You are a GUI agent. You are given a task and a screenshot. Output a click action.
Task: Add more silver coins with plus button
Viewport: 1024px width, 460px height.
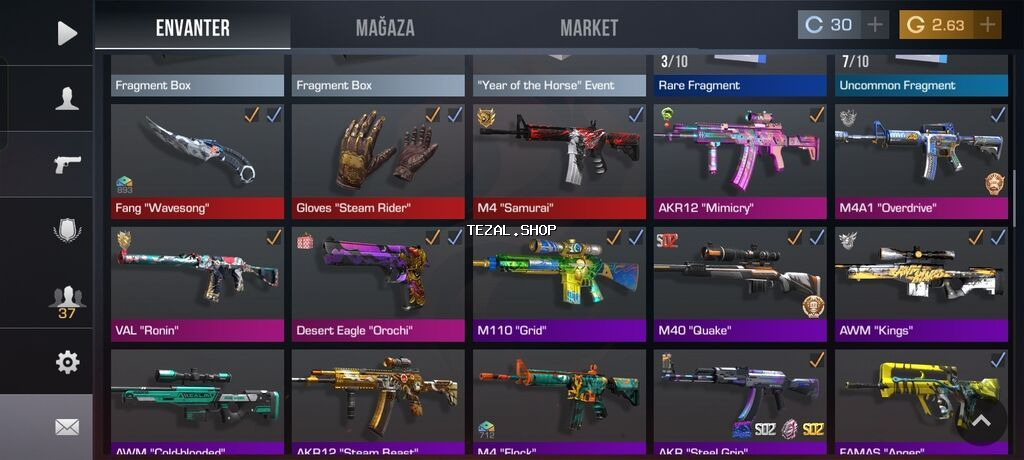click(x=875, y=25)
